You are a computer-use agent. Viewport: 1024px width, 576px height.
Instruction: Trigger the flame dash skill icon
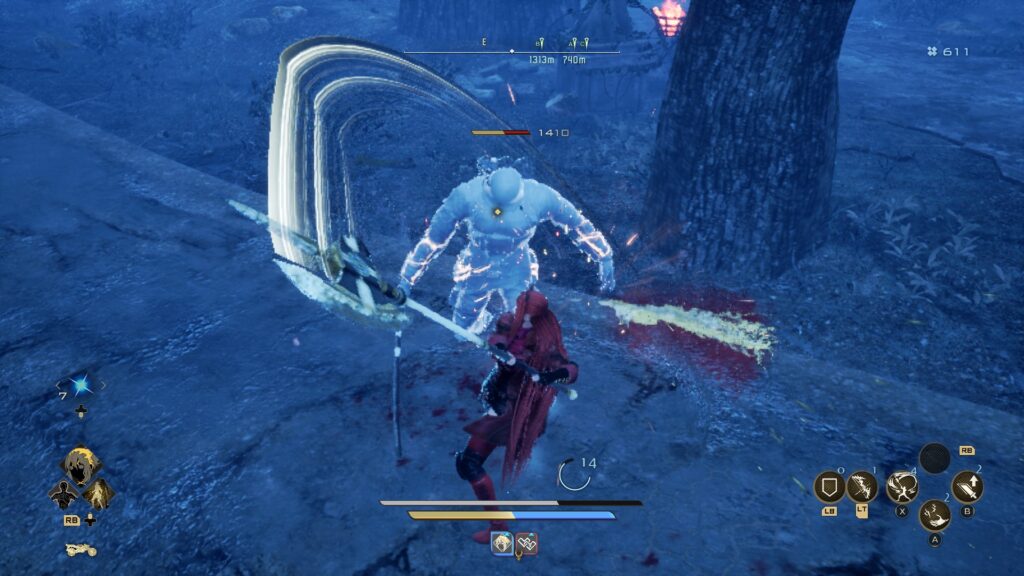[935, 514]
